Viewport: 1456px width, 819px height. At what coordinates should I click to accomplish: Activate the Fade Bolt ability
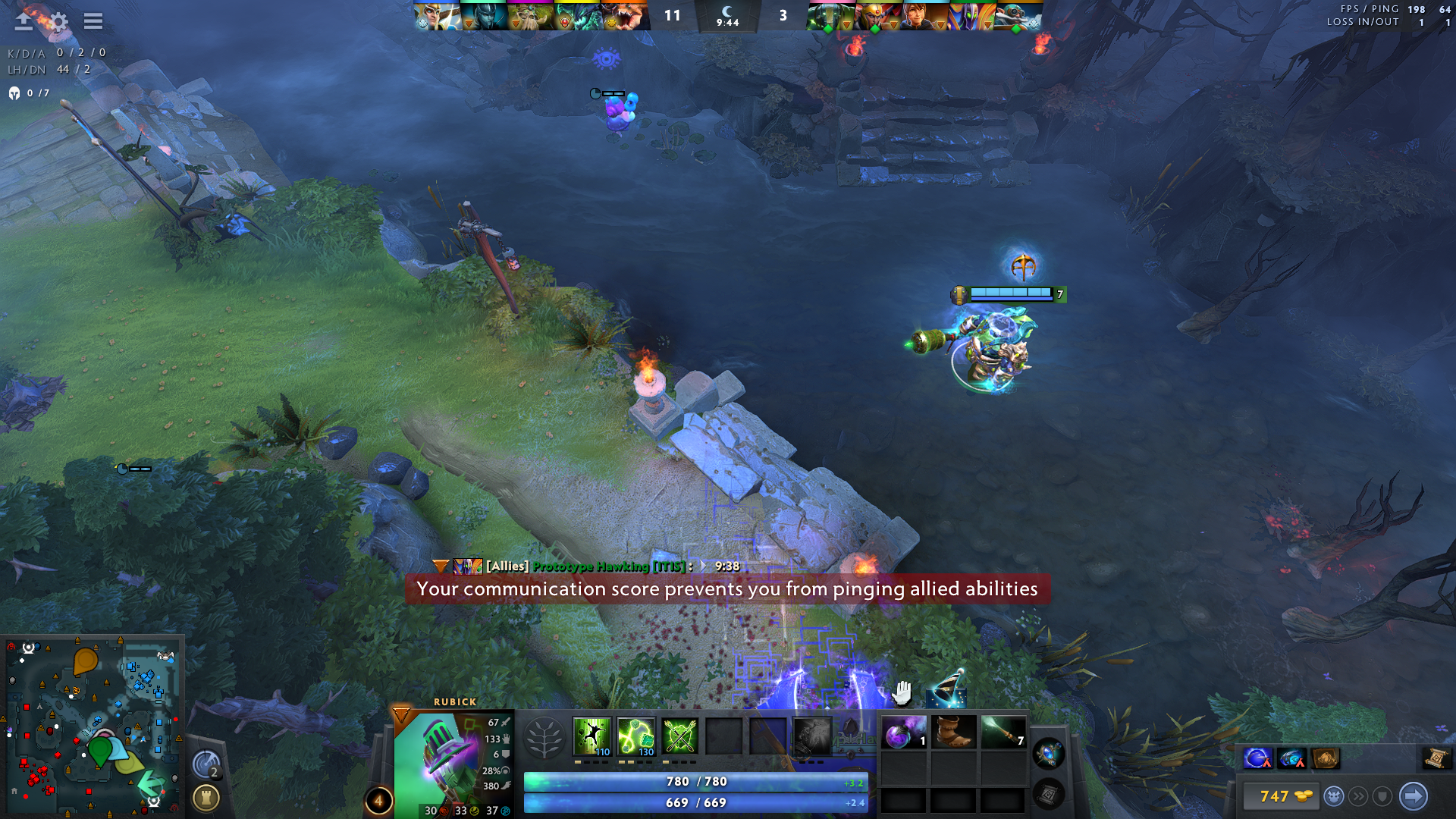pos(635,736)
